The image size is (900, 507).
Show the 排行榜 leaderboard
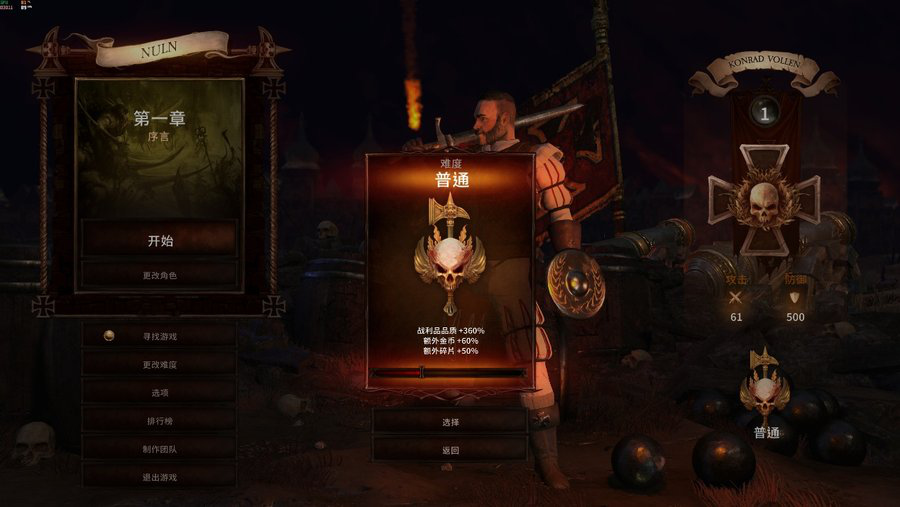pos(160,421)
